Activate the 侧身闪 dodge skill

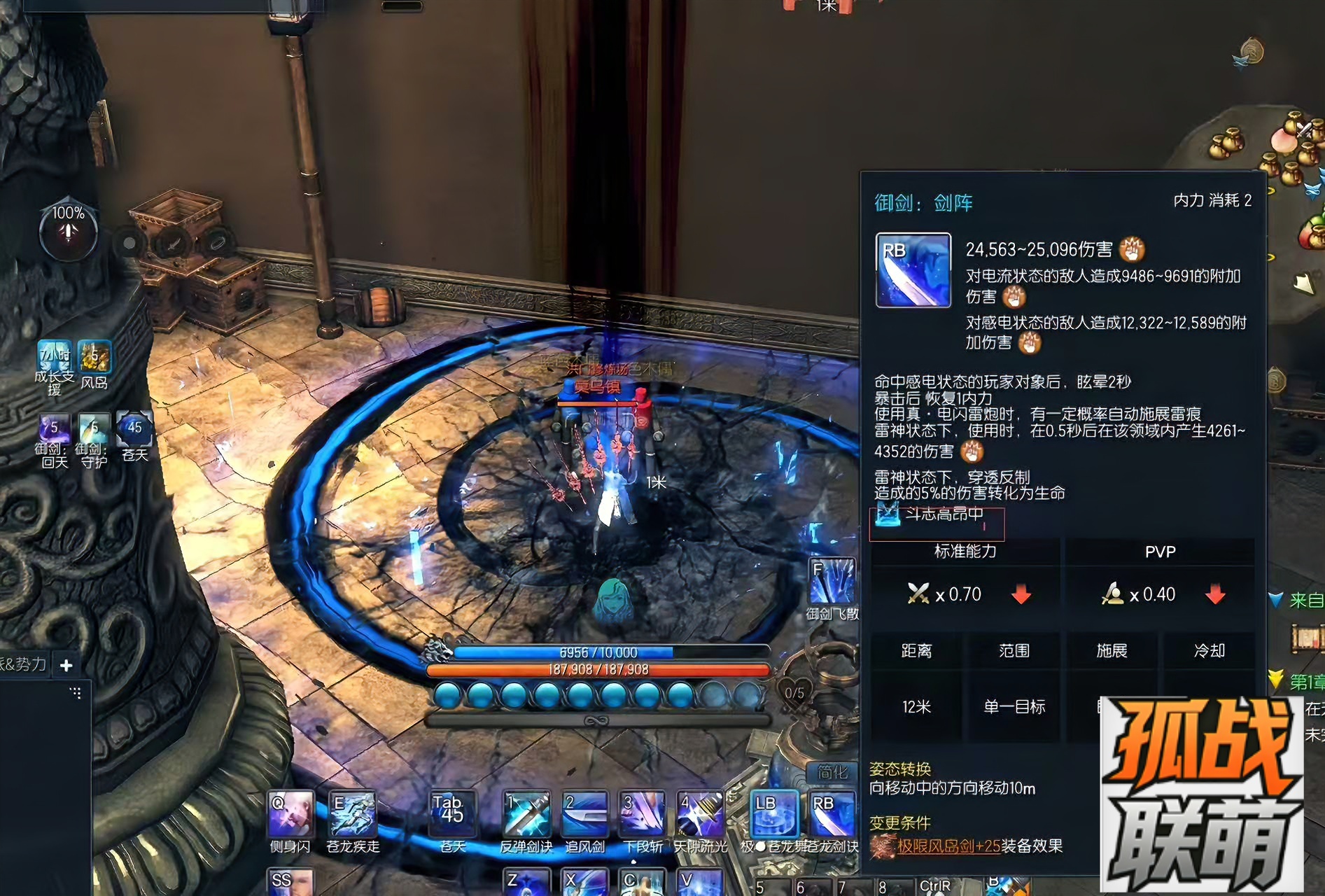tap(290, 813)
